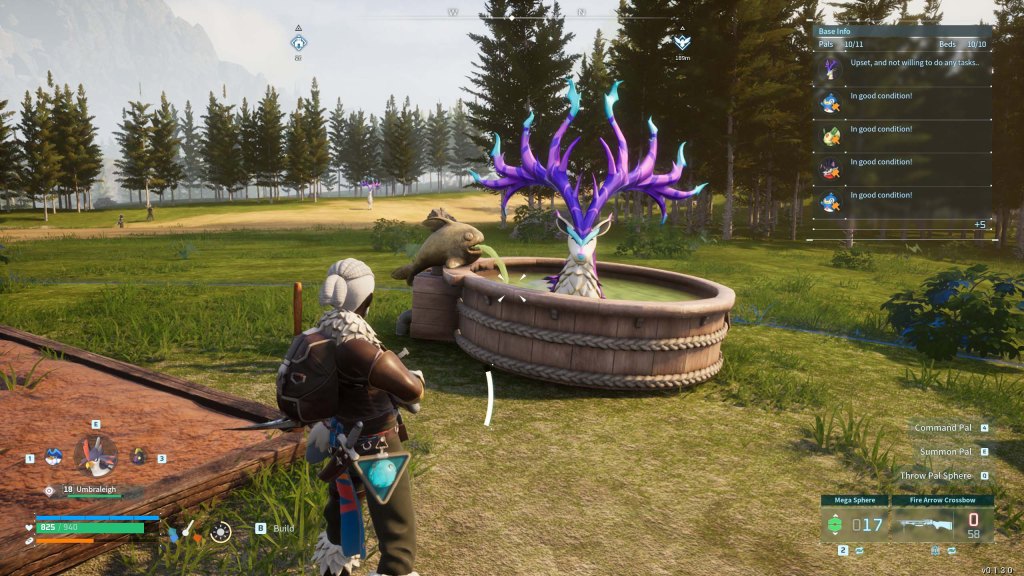Click the Build label
1024x576 pixels.
click(x=283, y=528)
